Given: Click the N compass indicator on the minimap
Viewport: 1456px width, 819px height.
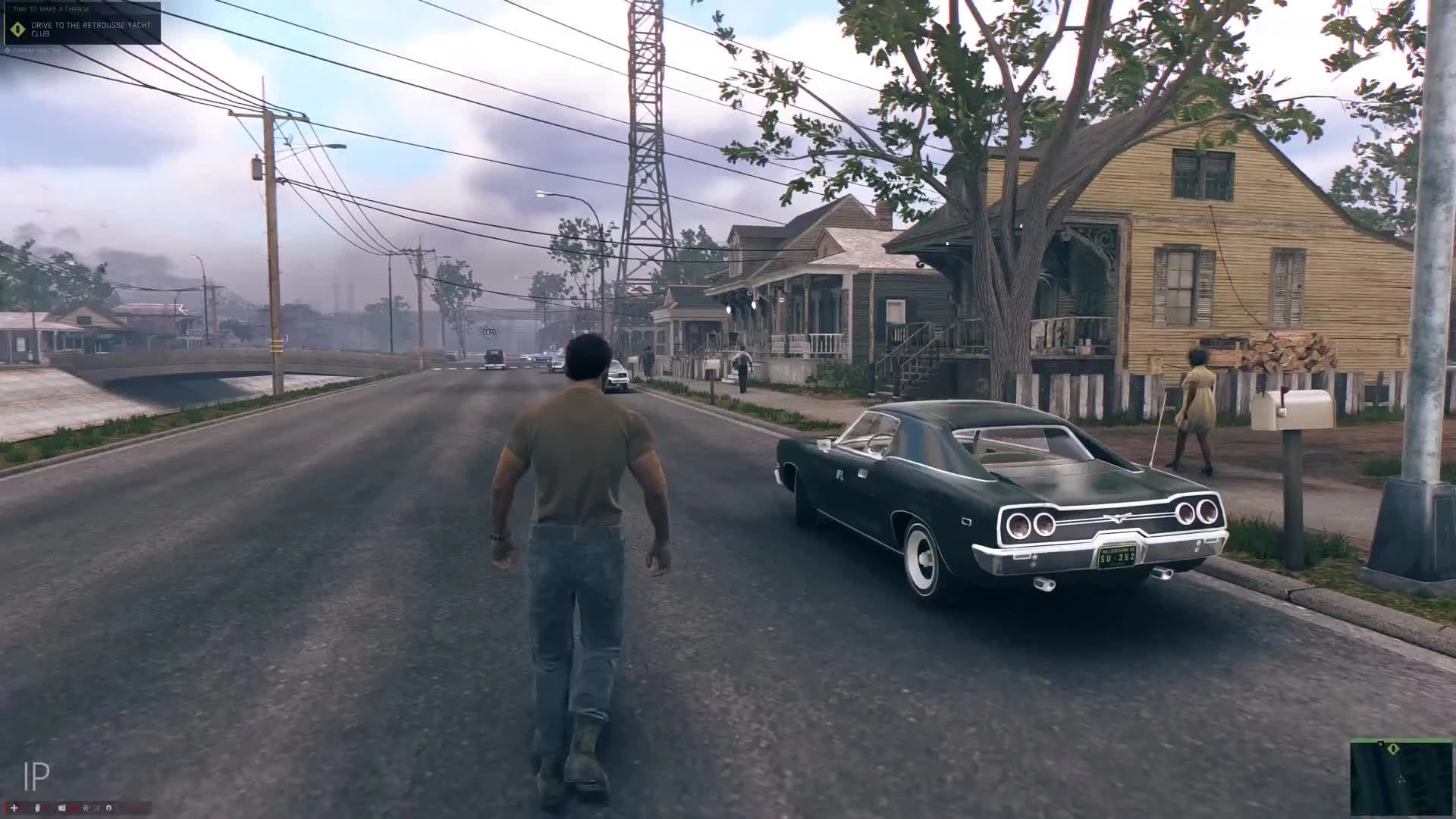Looking at the screenshot, I should point(1381,745).
